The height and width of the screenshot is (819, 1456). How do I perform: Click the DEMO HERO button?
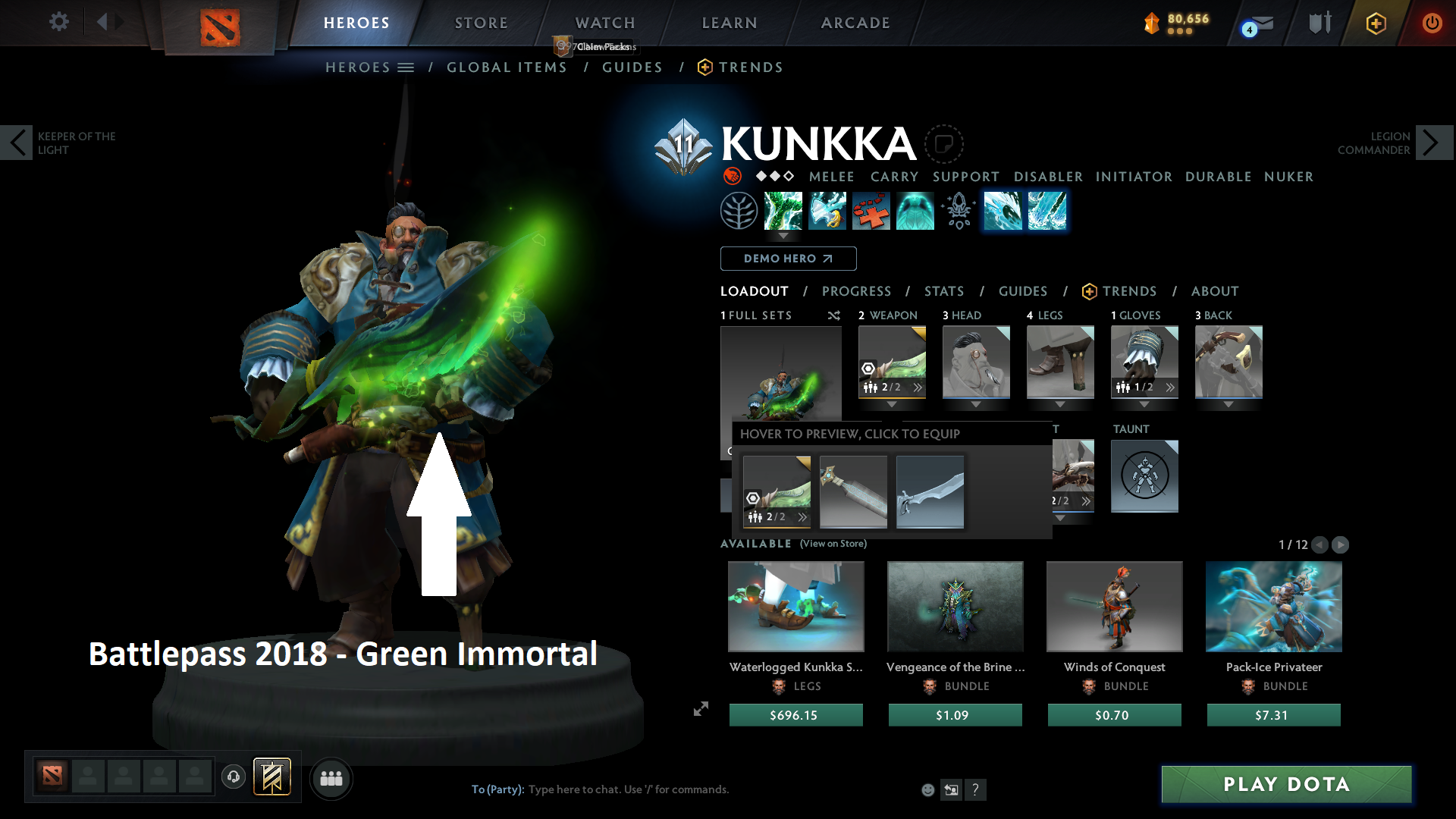pos(788,259)
